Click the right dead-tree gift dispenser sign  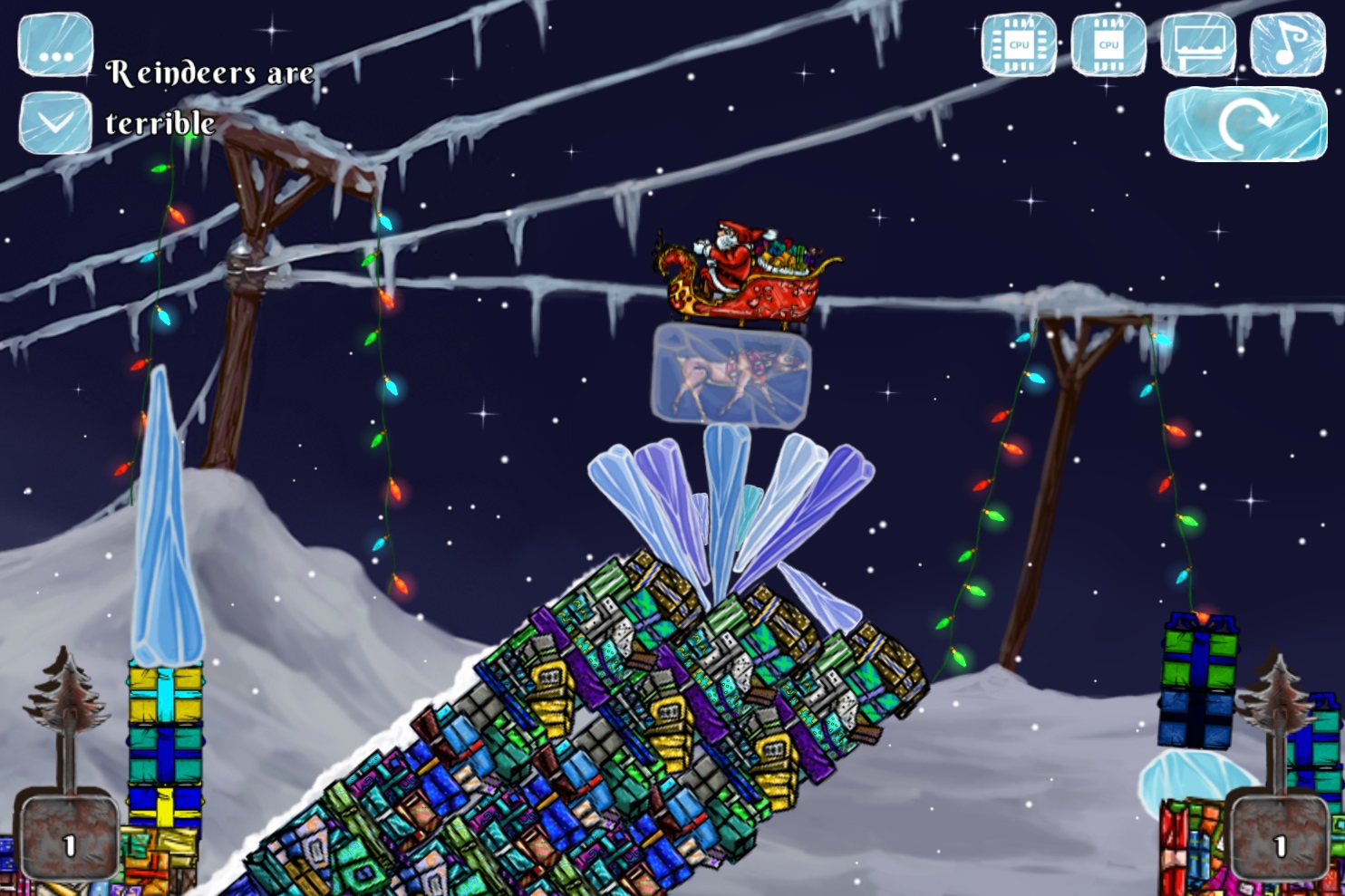click(1279, 841)
